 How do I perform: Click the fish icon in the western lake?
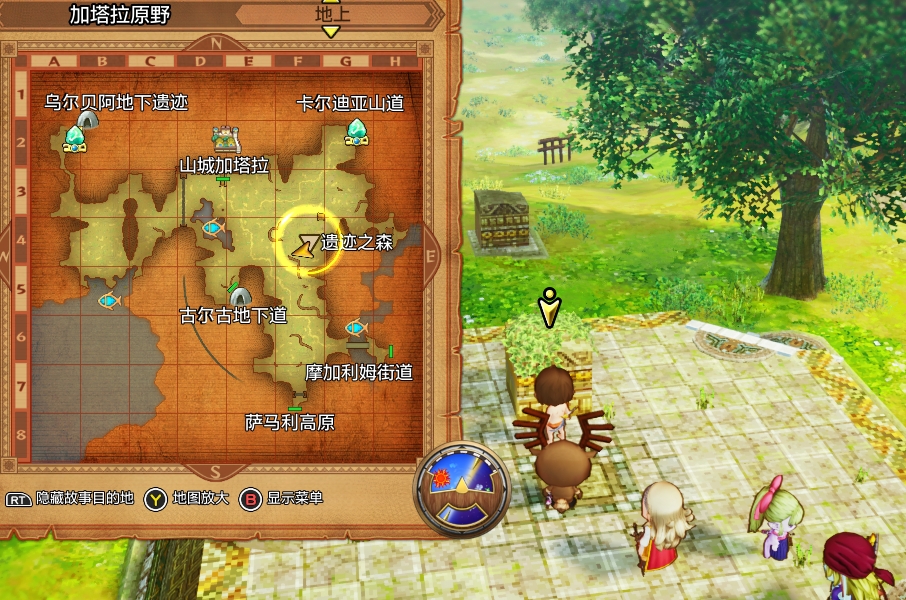[108, 300]
